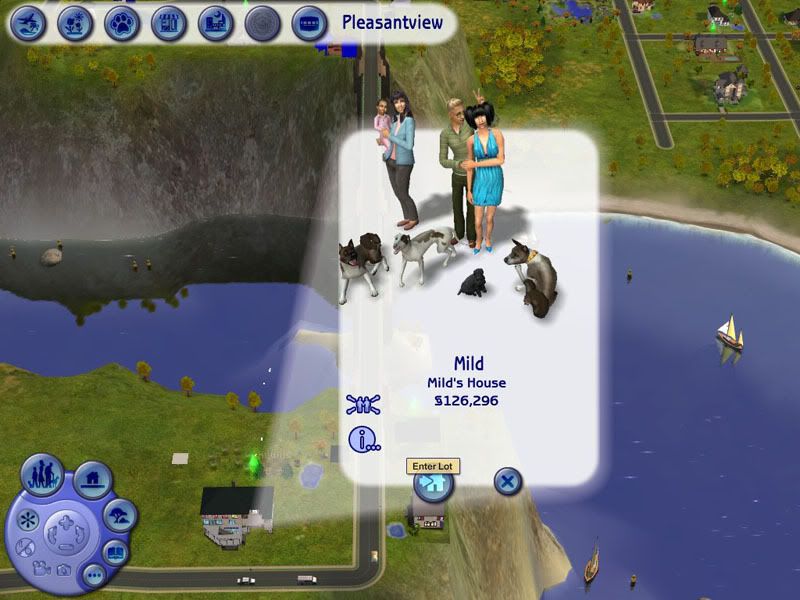Zoom out with the minus control
800x600 pixels.
(66, 547)
